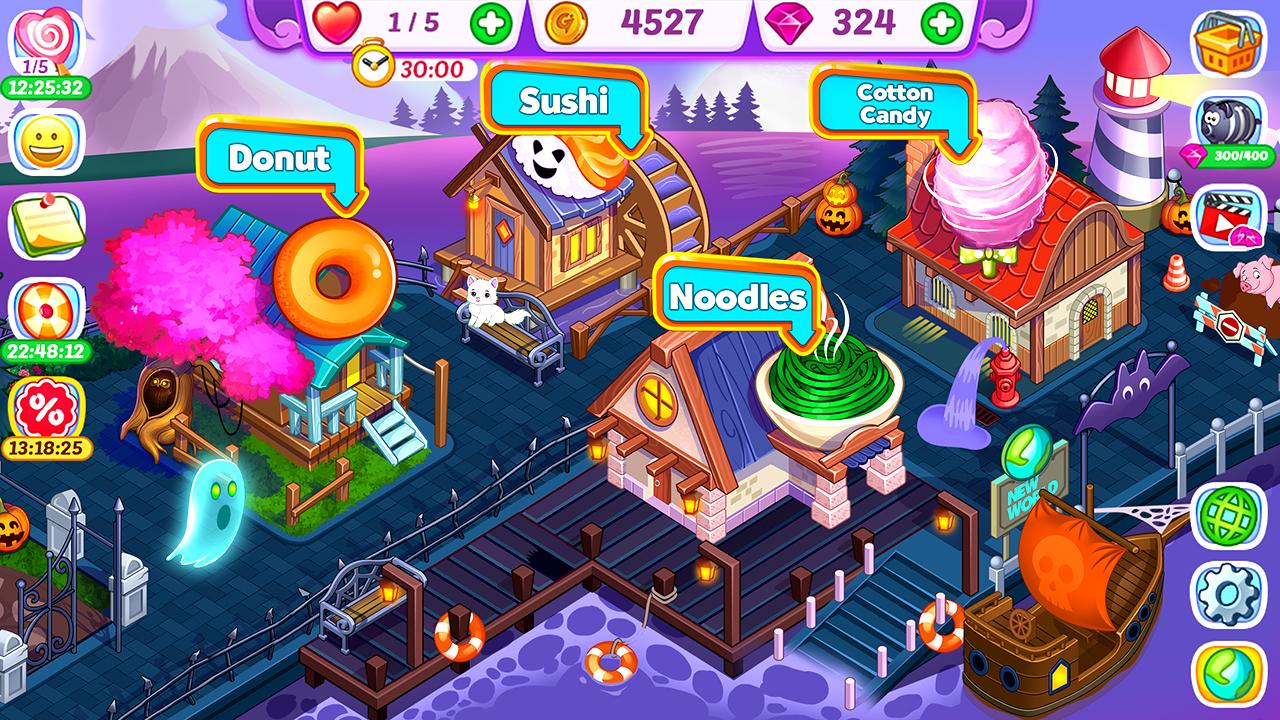Open the shopping basket store

click(x=1228, y=43)
